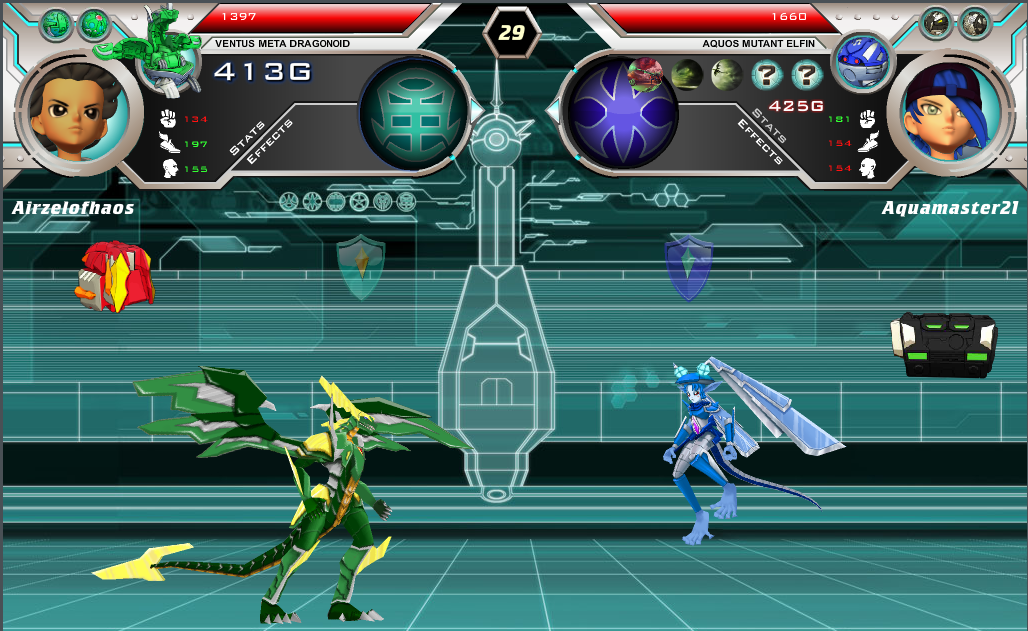Activate the blue Aquos attribute orb

(620, 111)
